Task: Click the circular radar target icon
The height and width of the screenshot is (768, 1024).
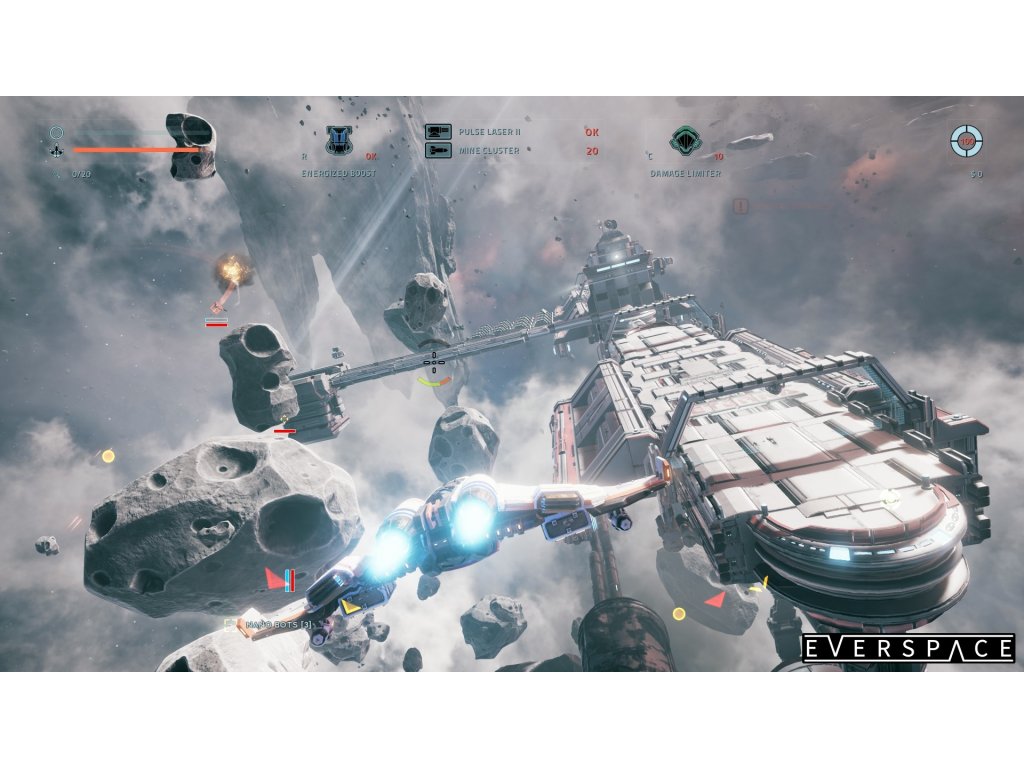Action: pos(966,141)
